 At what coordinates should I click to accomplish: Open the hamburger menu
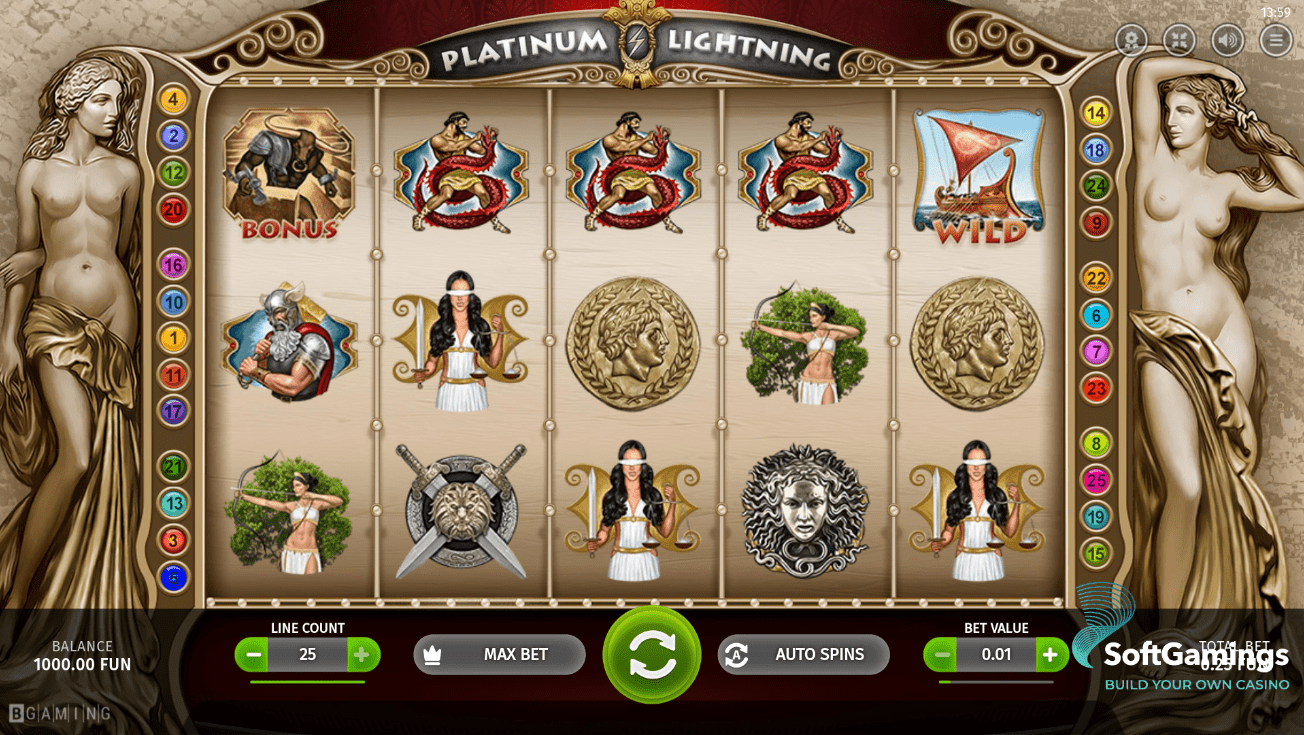coord(1276,40)
